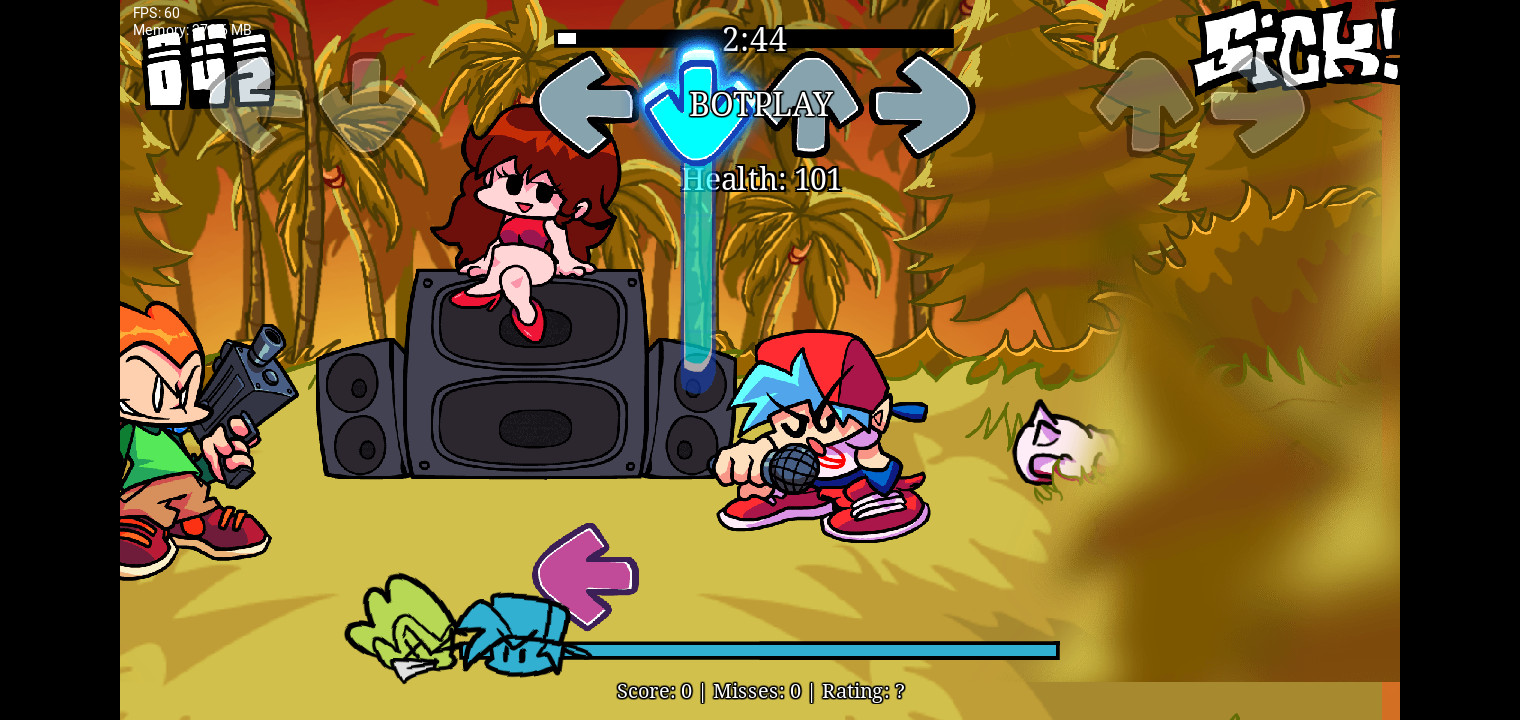1520x720 pixels.
Task: Click the left arrow strum receptor
Action: pyautogui.click(x=587, y=105)
